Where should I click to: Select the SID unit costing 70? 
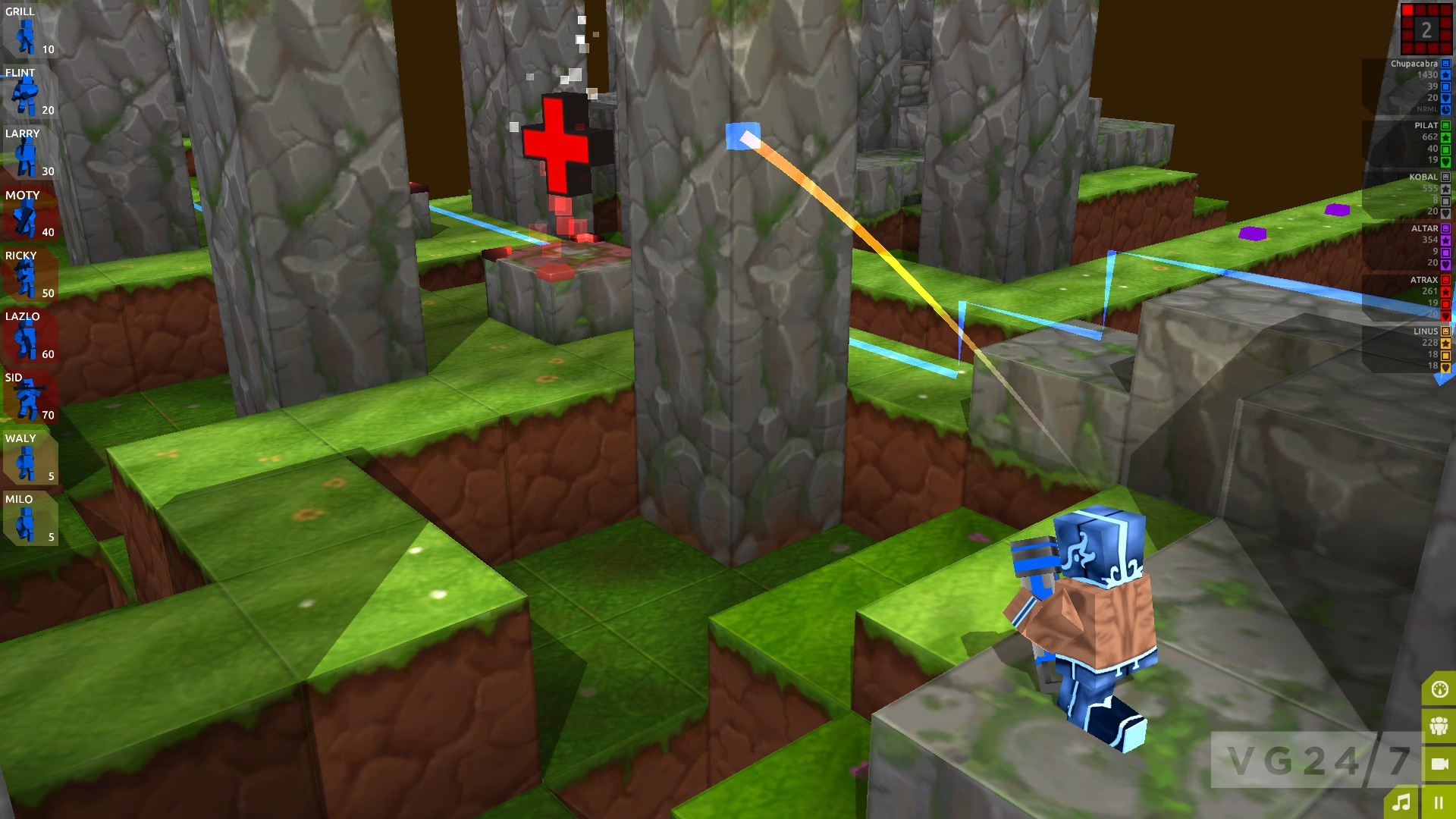pyautogui.click(x=25, y=398)
